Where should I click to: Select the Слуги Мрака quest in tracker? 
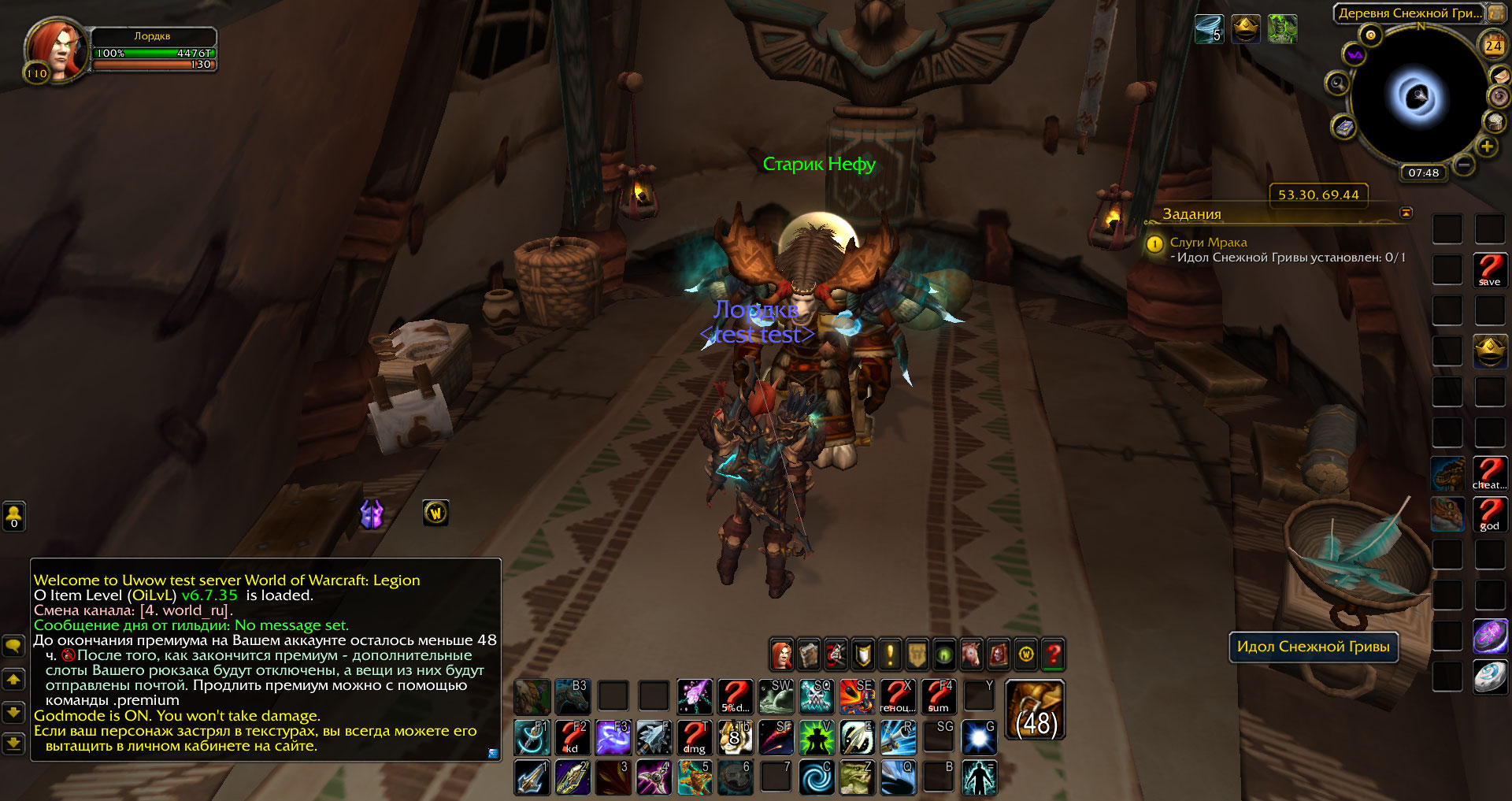click(x=1208, y=243)
